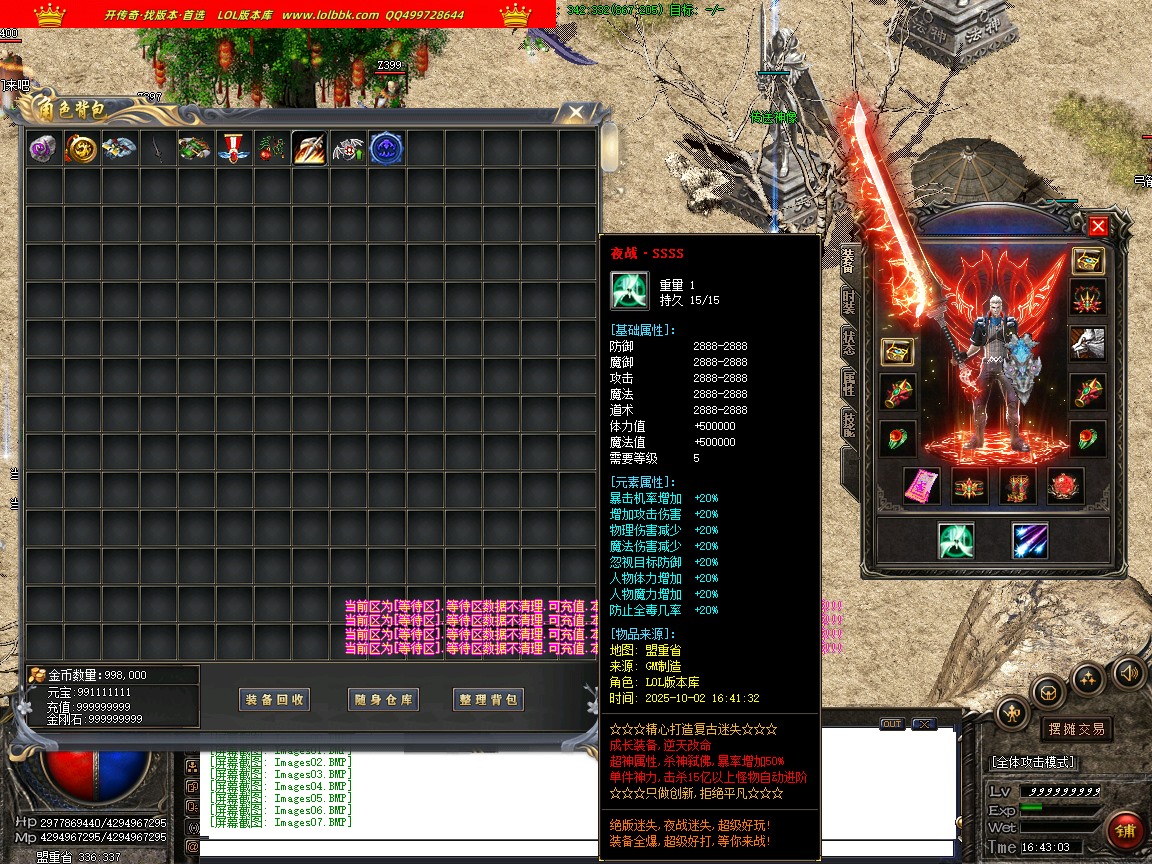Sort the bag with 整理背包
Viewport: 1152px width, 864px height.
click(489, 700)
